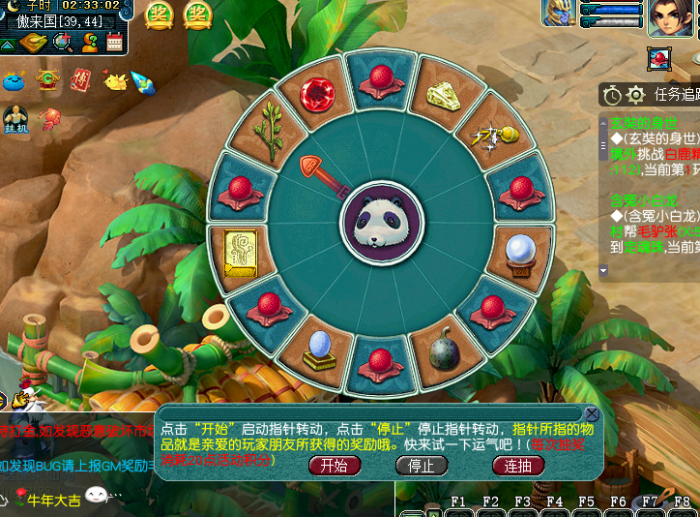Open the world map magnifier icon
The image size is (700, 517).
click(x=63, y=42)
